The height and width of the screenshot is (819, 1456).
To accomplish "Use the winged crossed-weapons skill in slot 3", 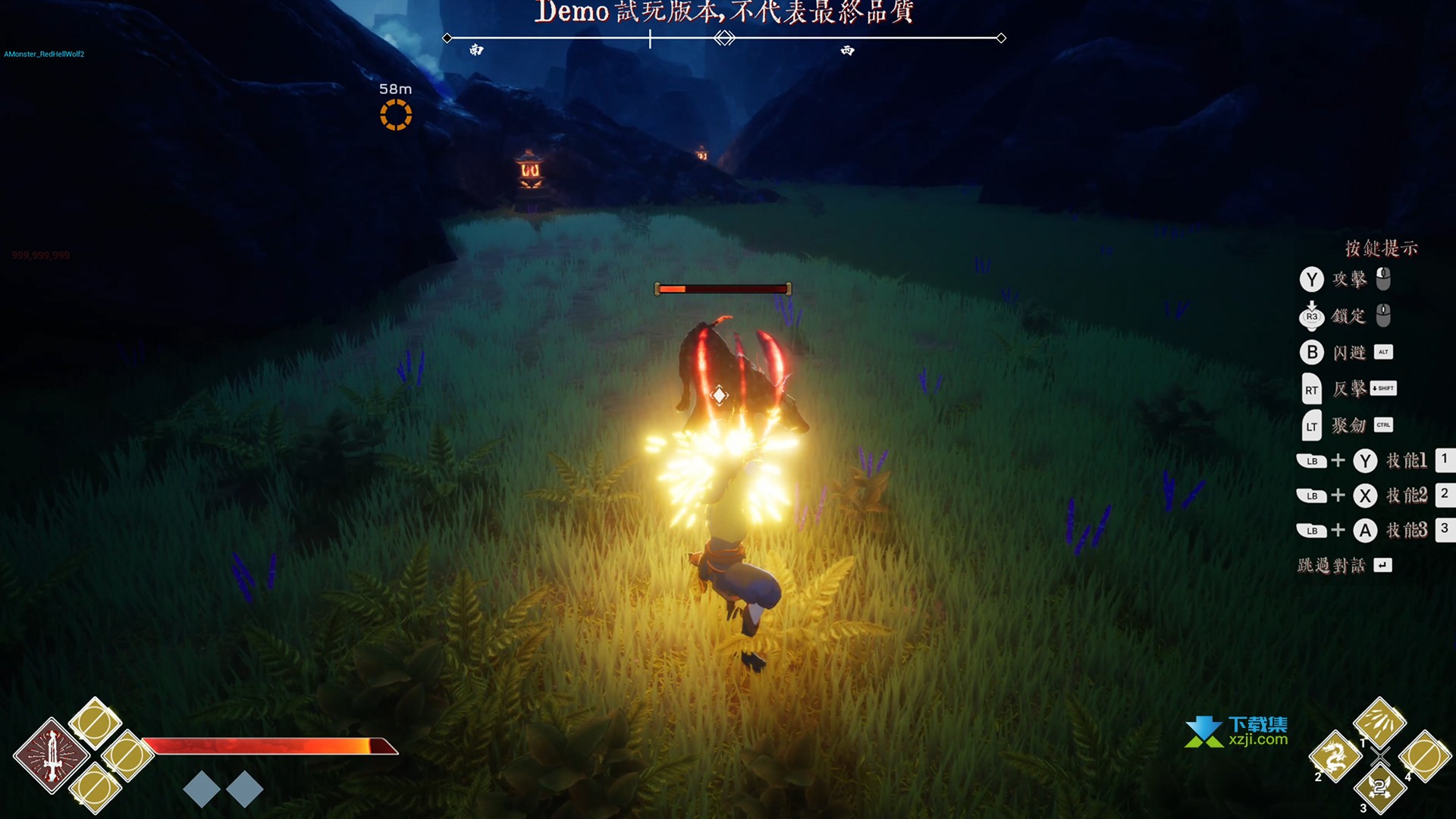I will coord(1379,789).
